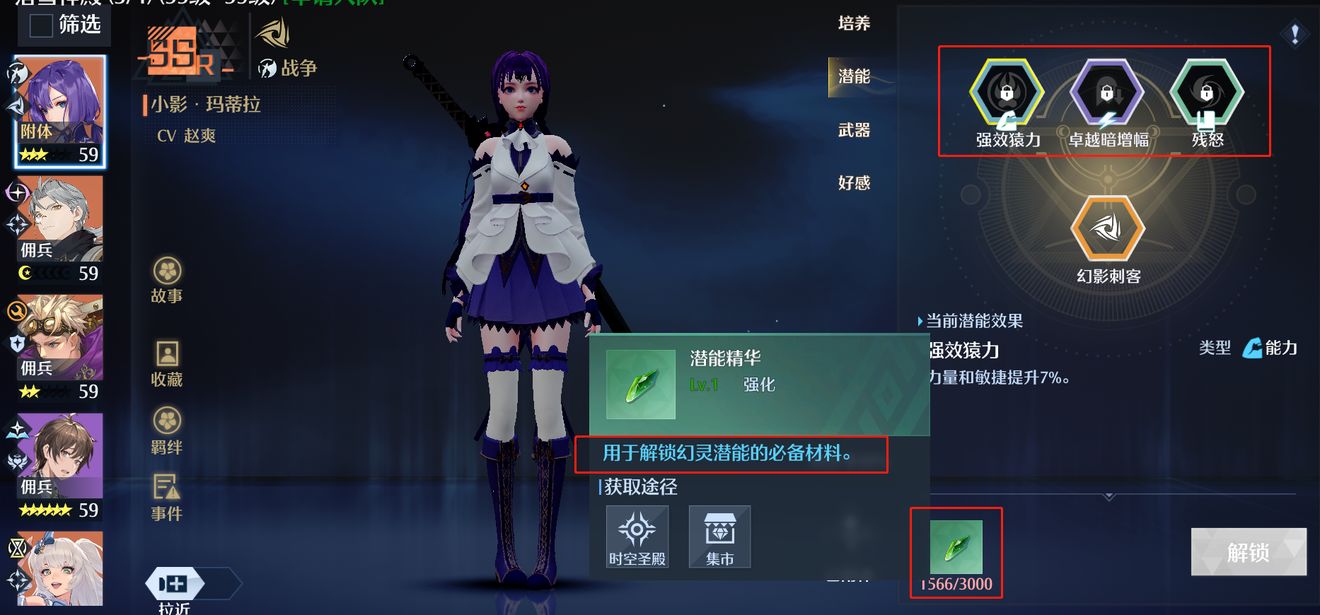1320x615 pixels.
Task: Pick the brown-haired five-star mercenary portrait
Action: 60,464
